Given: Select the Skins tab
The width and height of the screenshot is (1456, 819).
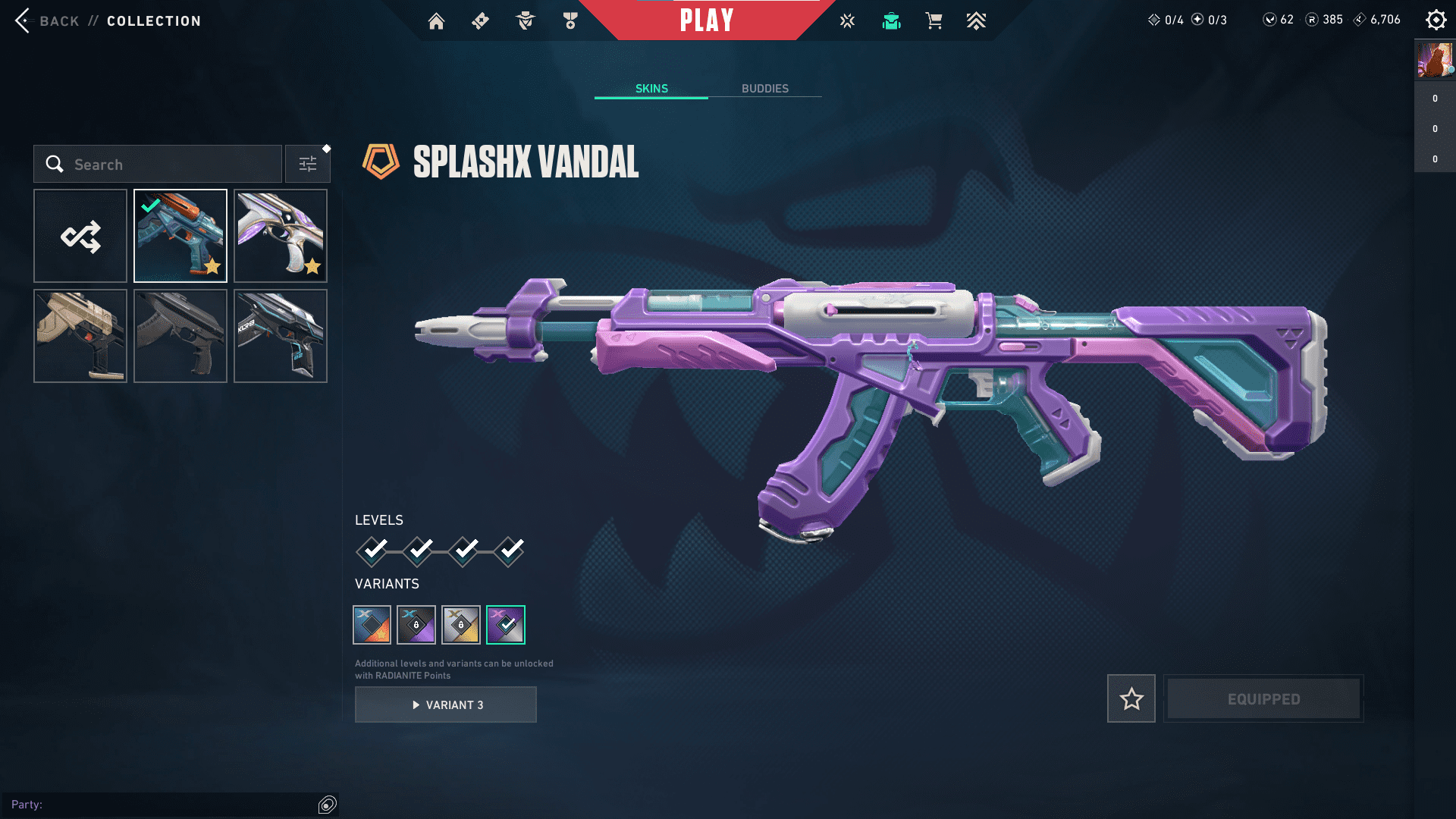Looking at the screenshot, I should (x=651, y=89).
